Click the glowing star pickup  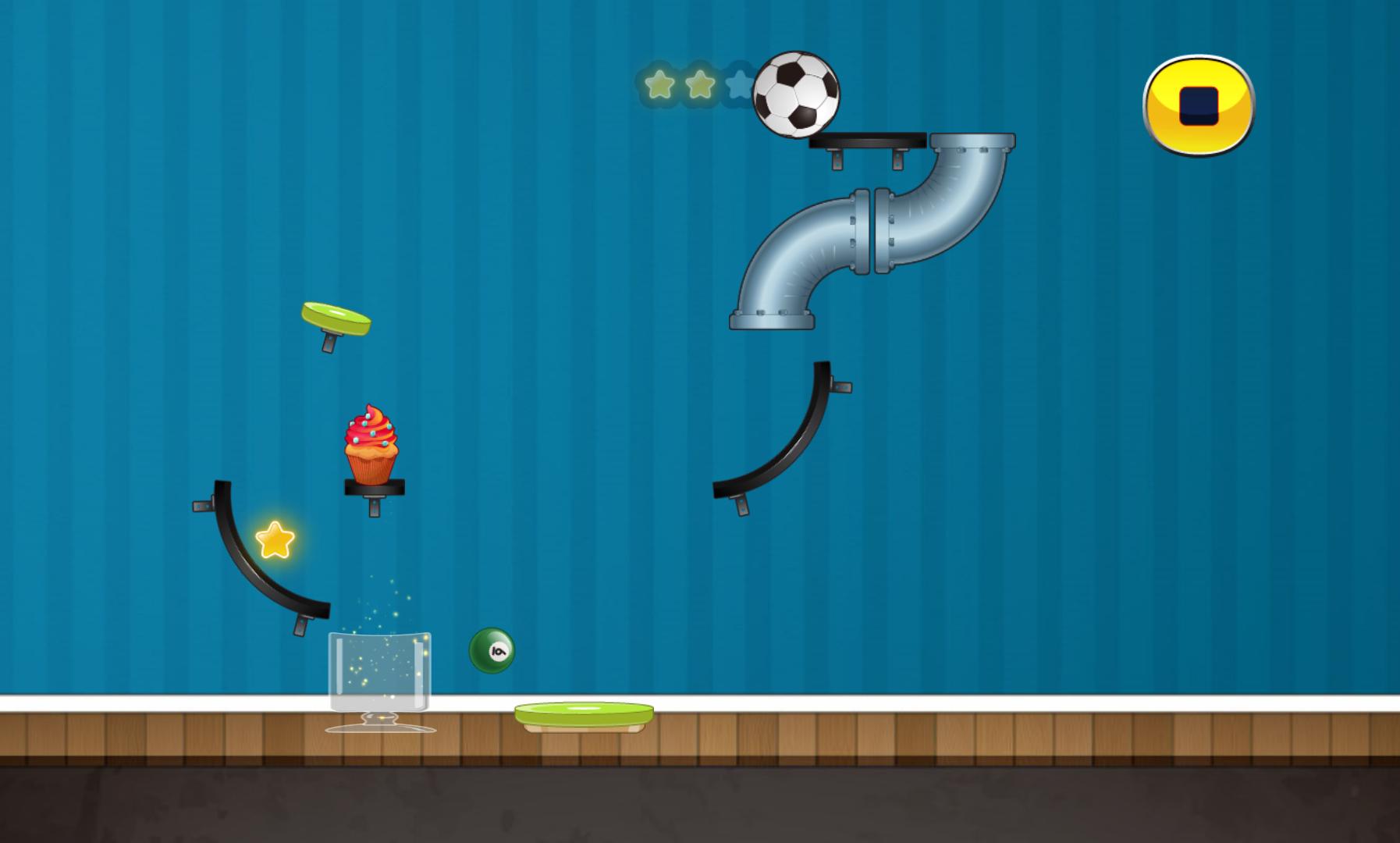coord(275,539)
